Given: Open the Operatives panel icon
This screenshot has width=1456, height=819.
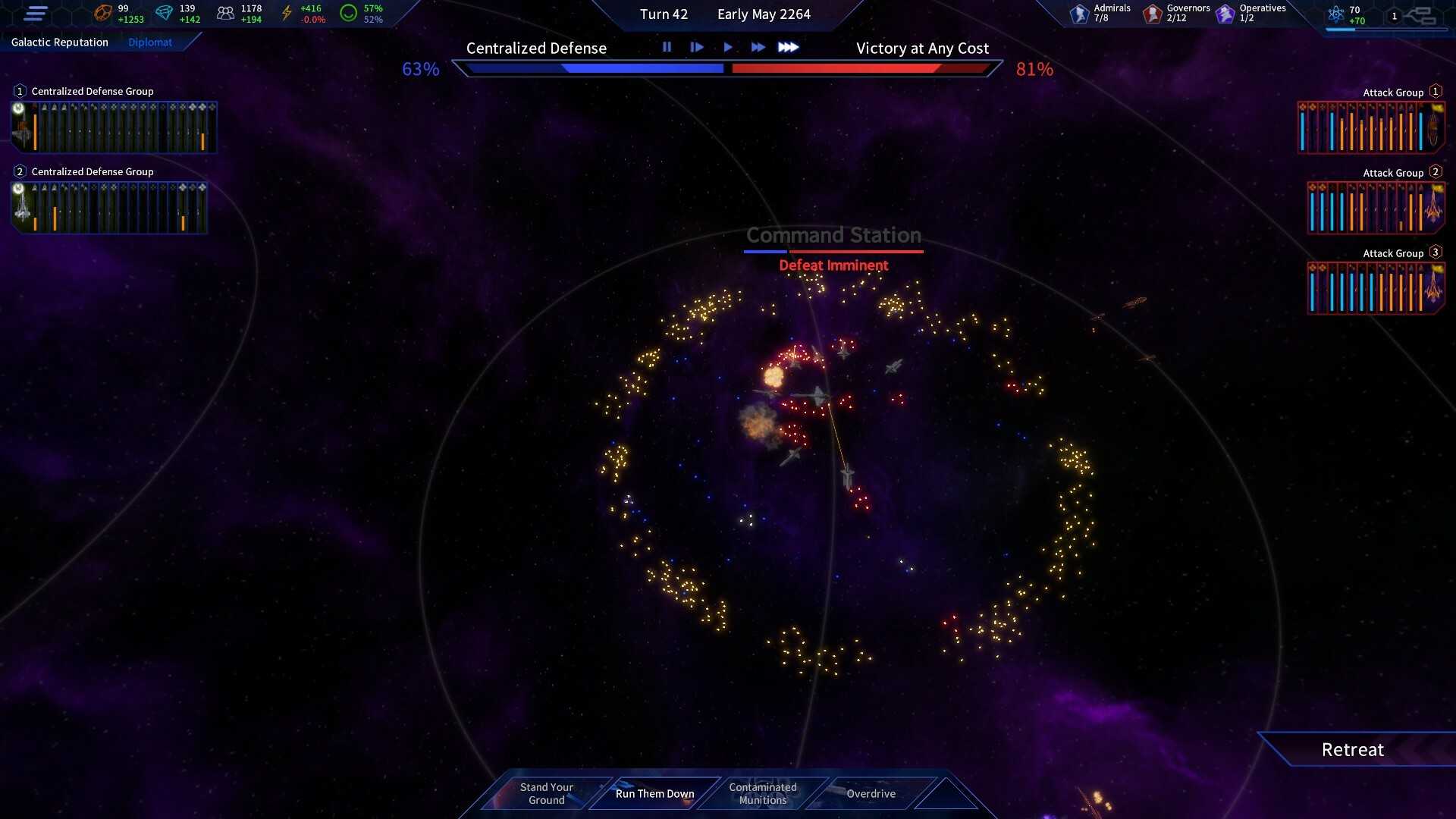Looking at the screenshot, I should [1224, 13].
